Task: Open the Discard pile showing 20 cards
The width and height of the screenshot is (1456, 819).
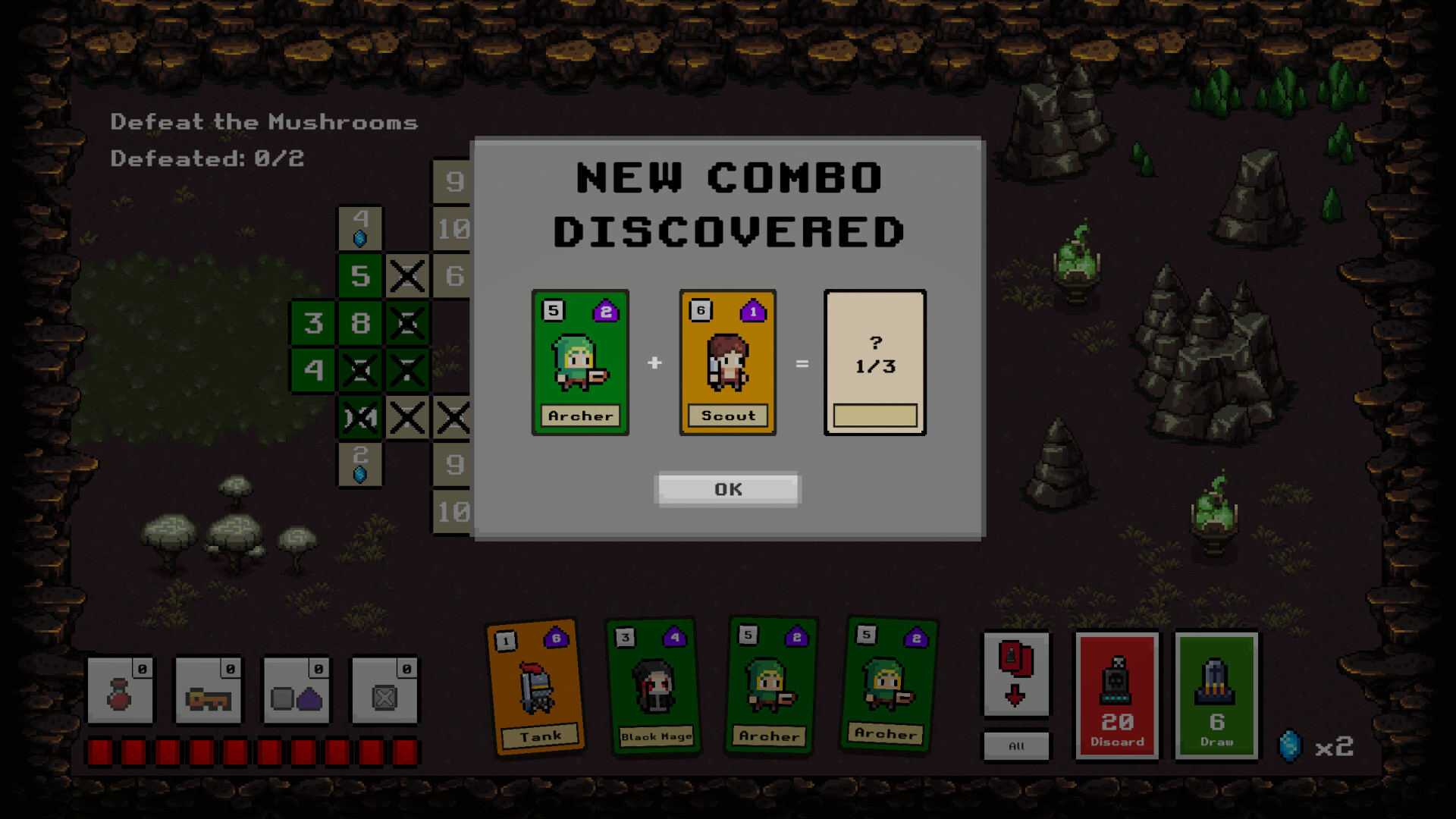Action: click(1117, 695)
